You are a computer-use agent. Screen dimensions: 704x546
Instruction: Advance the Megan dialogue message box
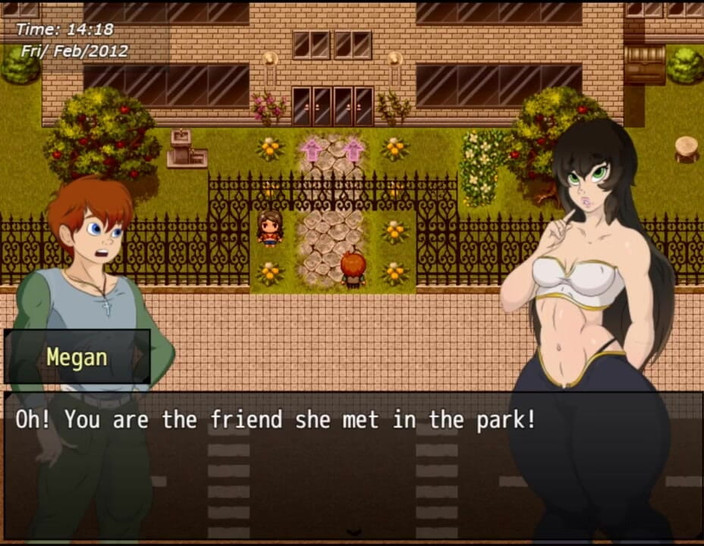(x=352, y=460)
